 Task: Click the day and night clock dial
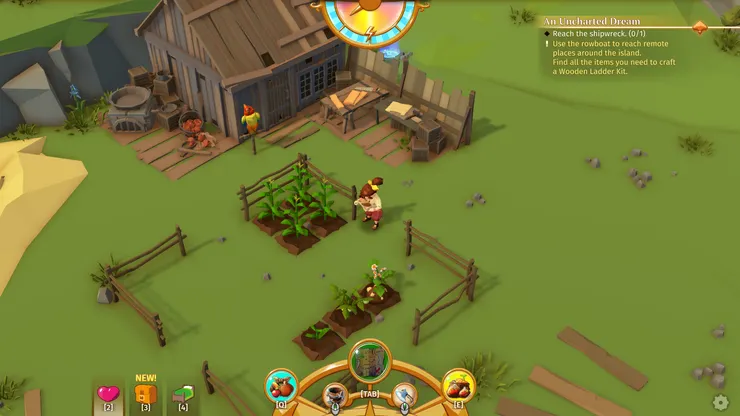pos(372,15)
